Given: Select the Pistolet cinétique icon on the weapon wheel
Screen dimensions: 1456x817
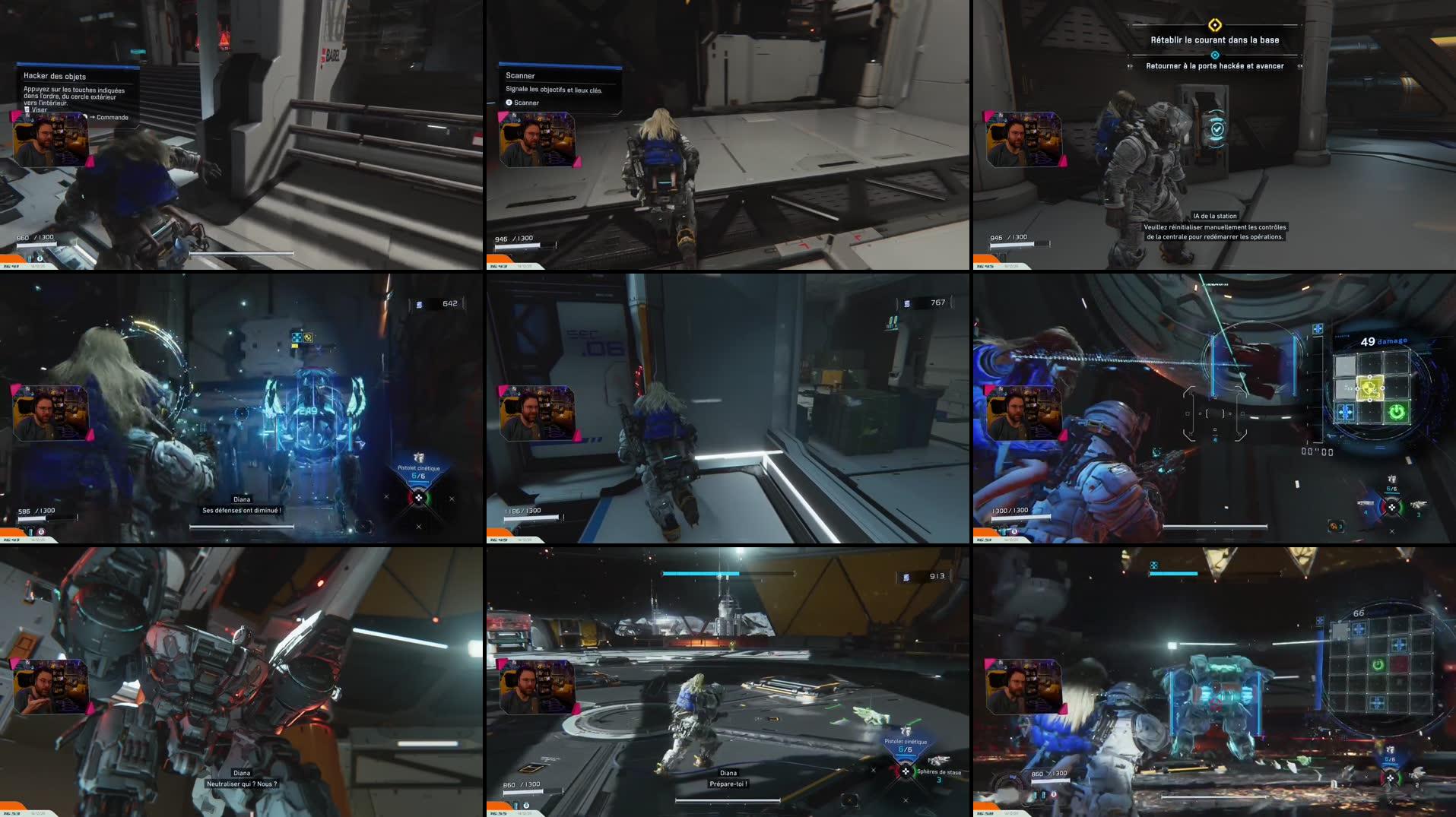Looking at the screenshot, I should coord(905,728).
